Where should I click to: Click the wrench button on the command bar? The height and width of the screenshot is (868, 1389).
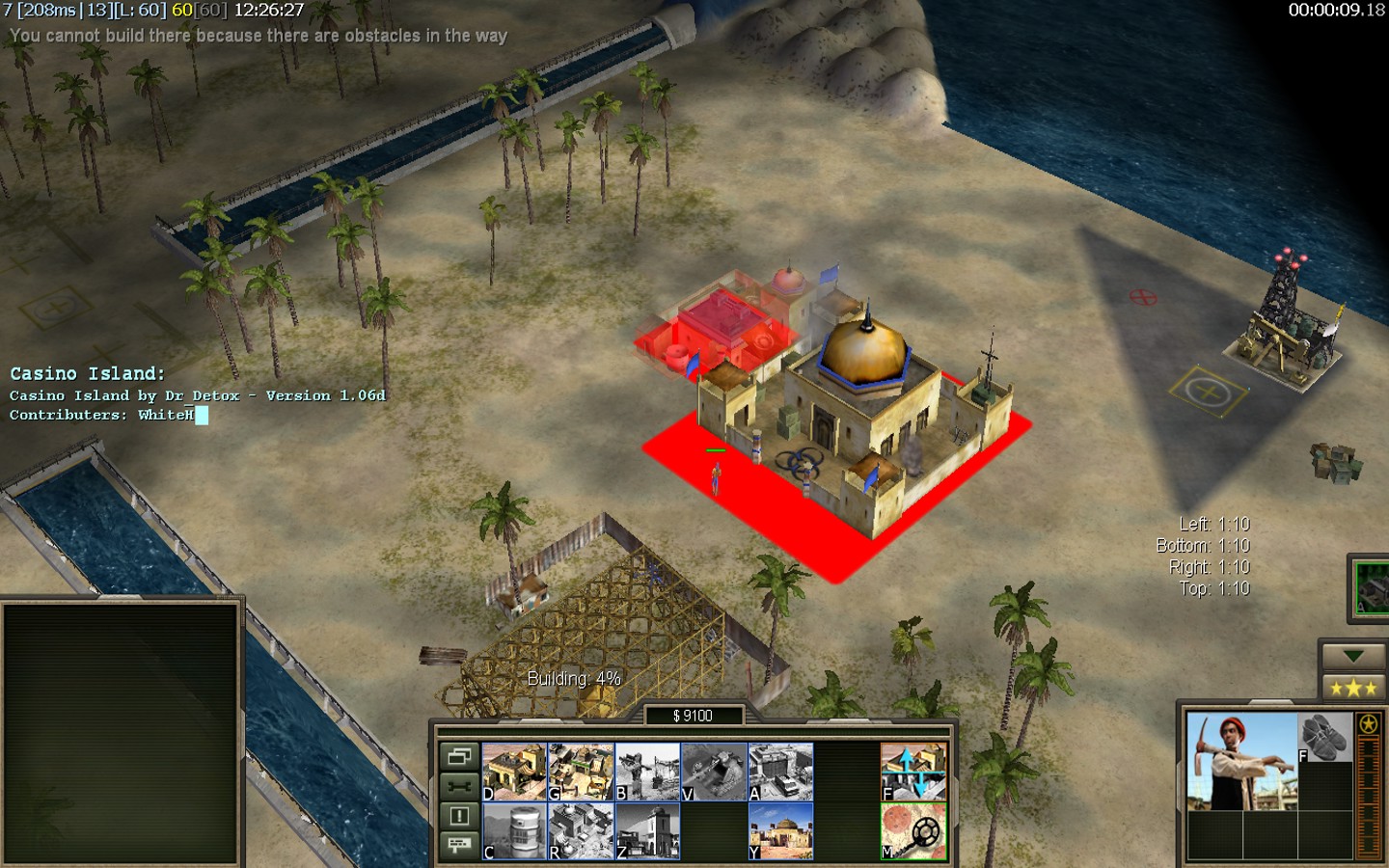tap(459, 786)
